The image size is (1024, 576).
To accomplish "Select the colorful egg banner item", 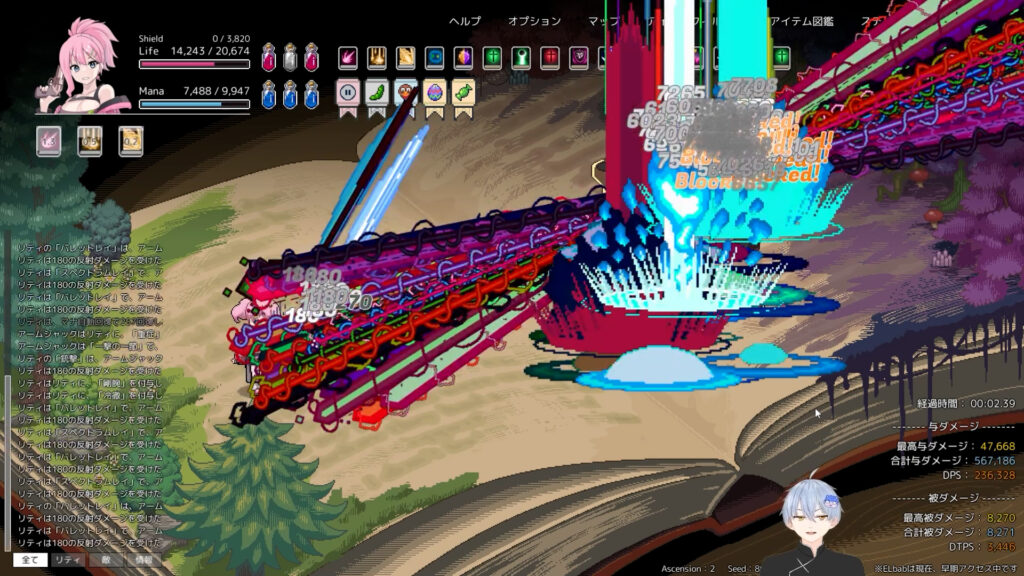I will (x=435, y=93).
